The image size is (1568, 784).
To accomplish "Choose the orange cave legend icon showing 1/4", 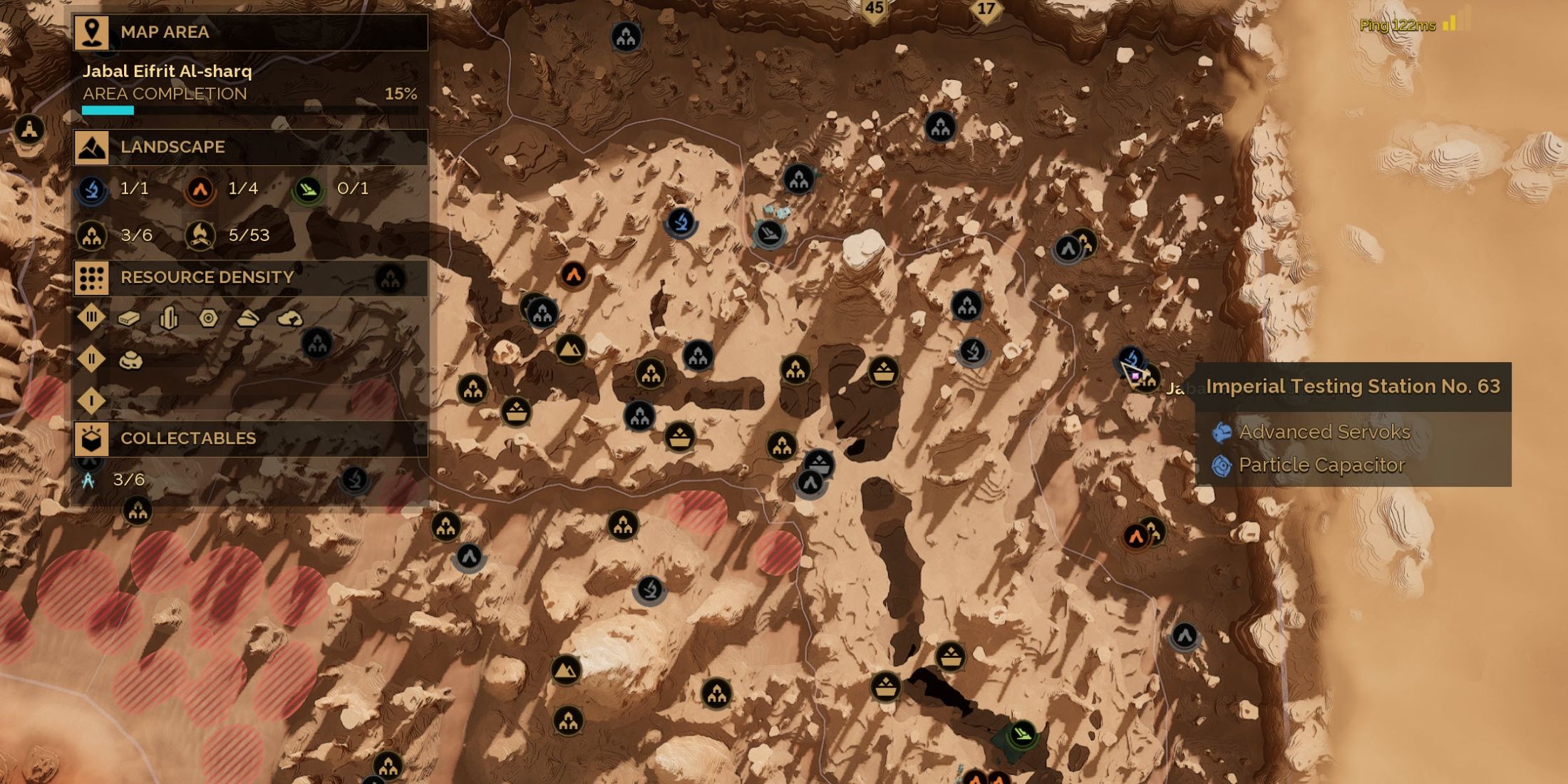I will [x=200, y=190].
